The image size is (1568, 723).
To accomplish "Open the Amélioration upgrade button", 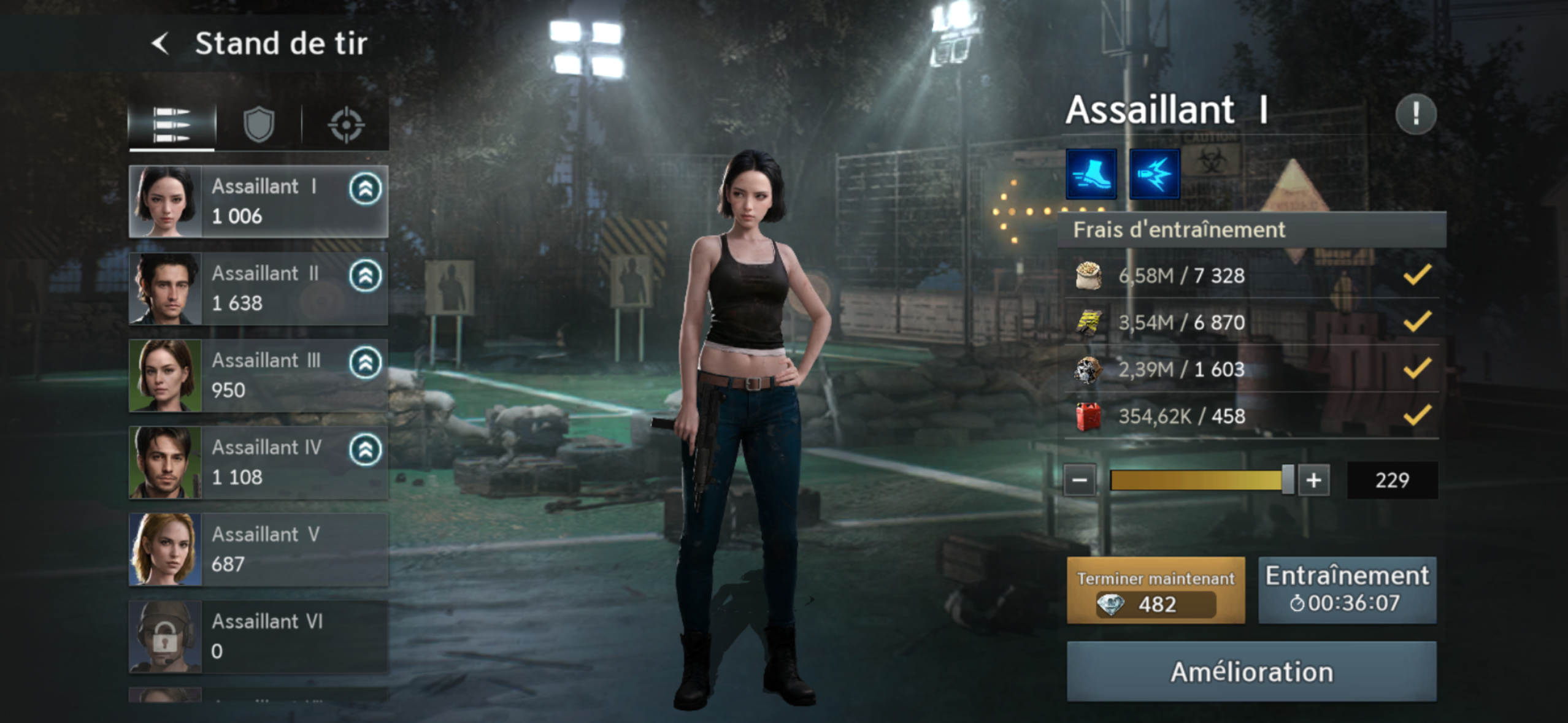I will [x=1251, y=671].
